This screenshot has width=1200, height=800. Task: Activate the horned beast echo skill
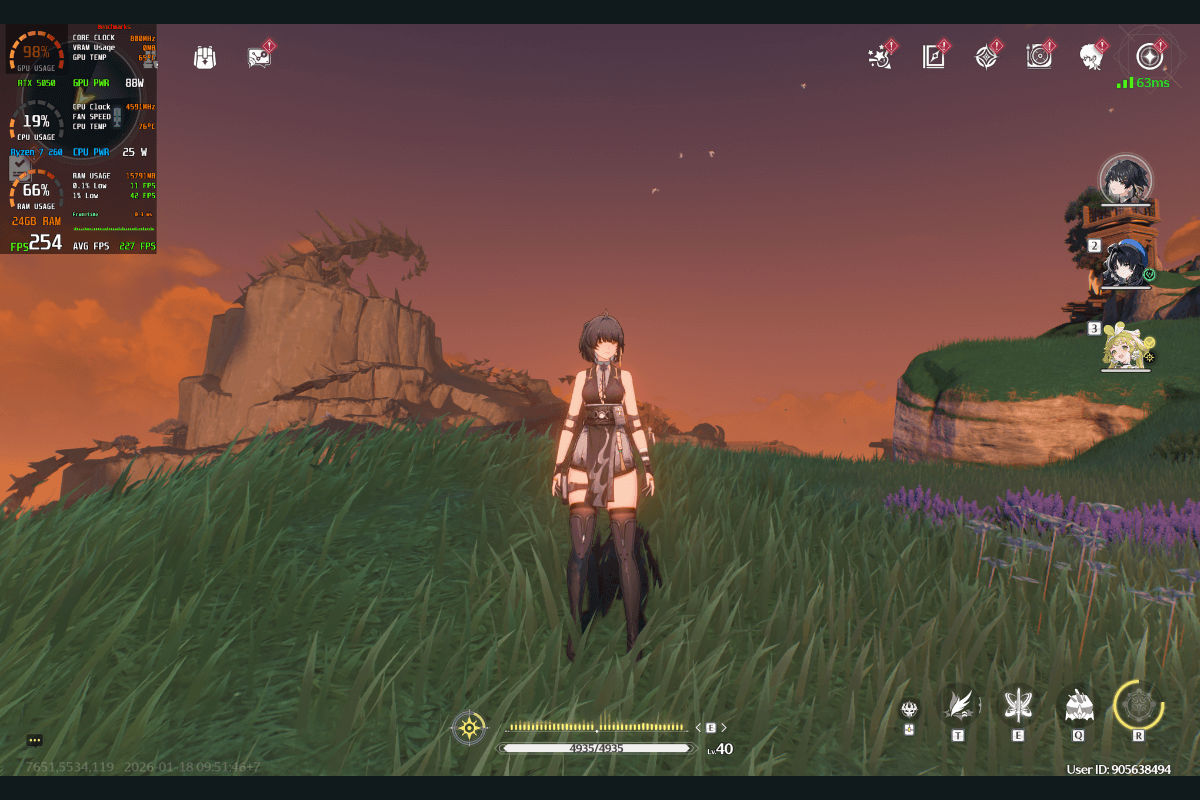[1078, 706]
